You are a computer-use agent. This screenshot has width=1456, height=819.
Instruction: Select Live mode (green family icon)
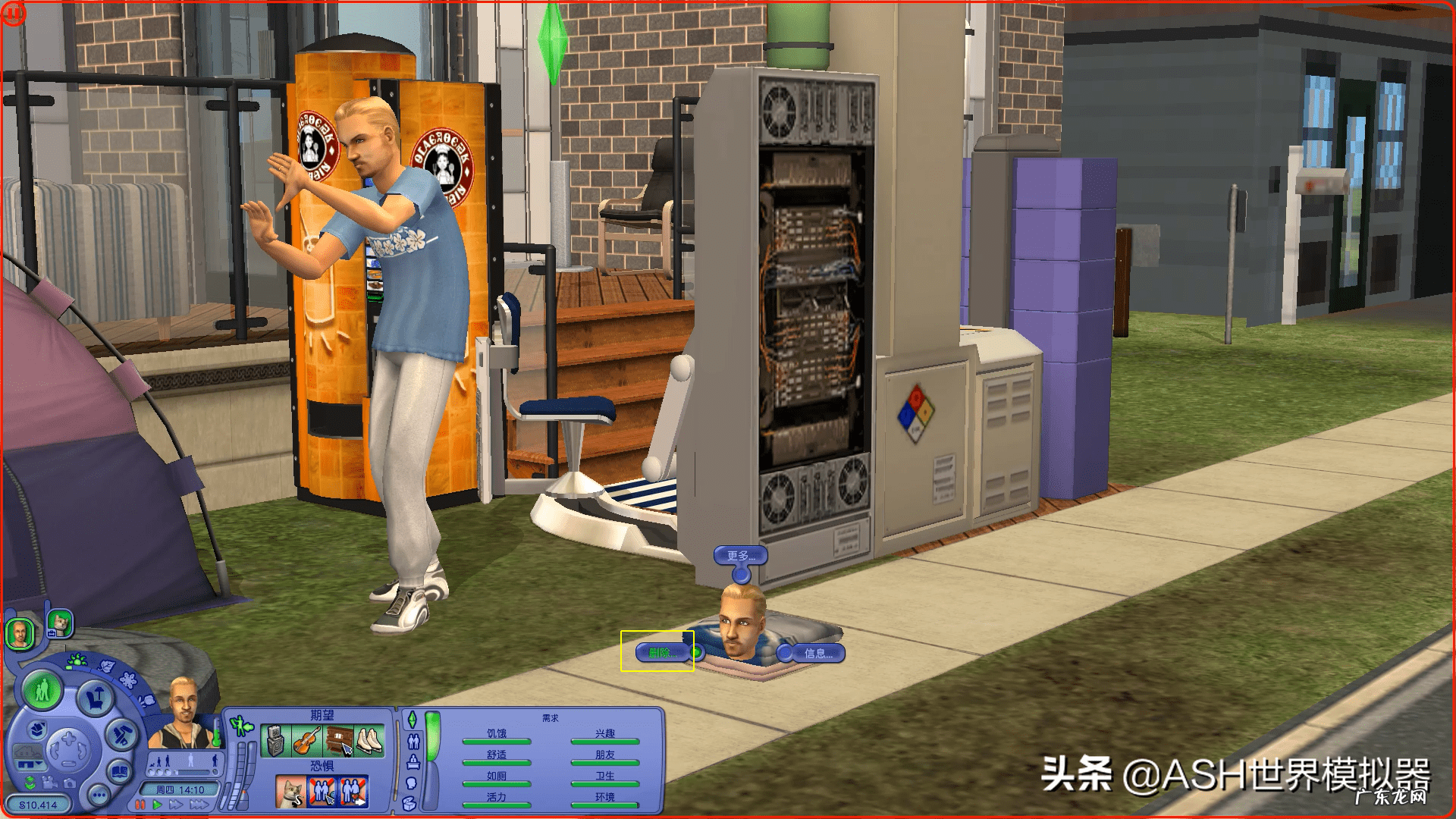42,692
